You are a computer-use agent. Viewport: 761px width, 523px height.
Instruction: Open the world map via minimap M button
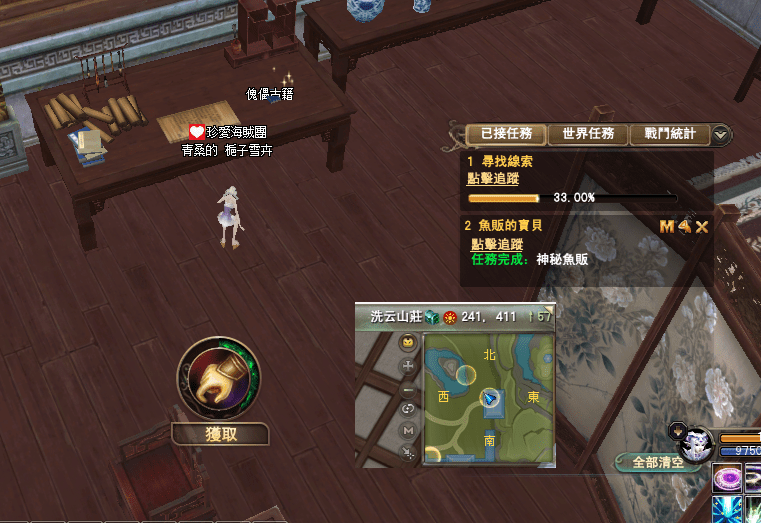pos(407,430)
